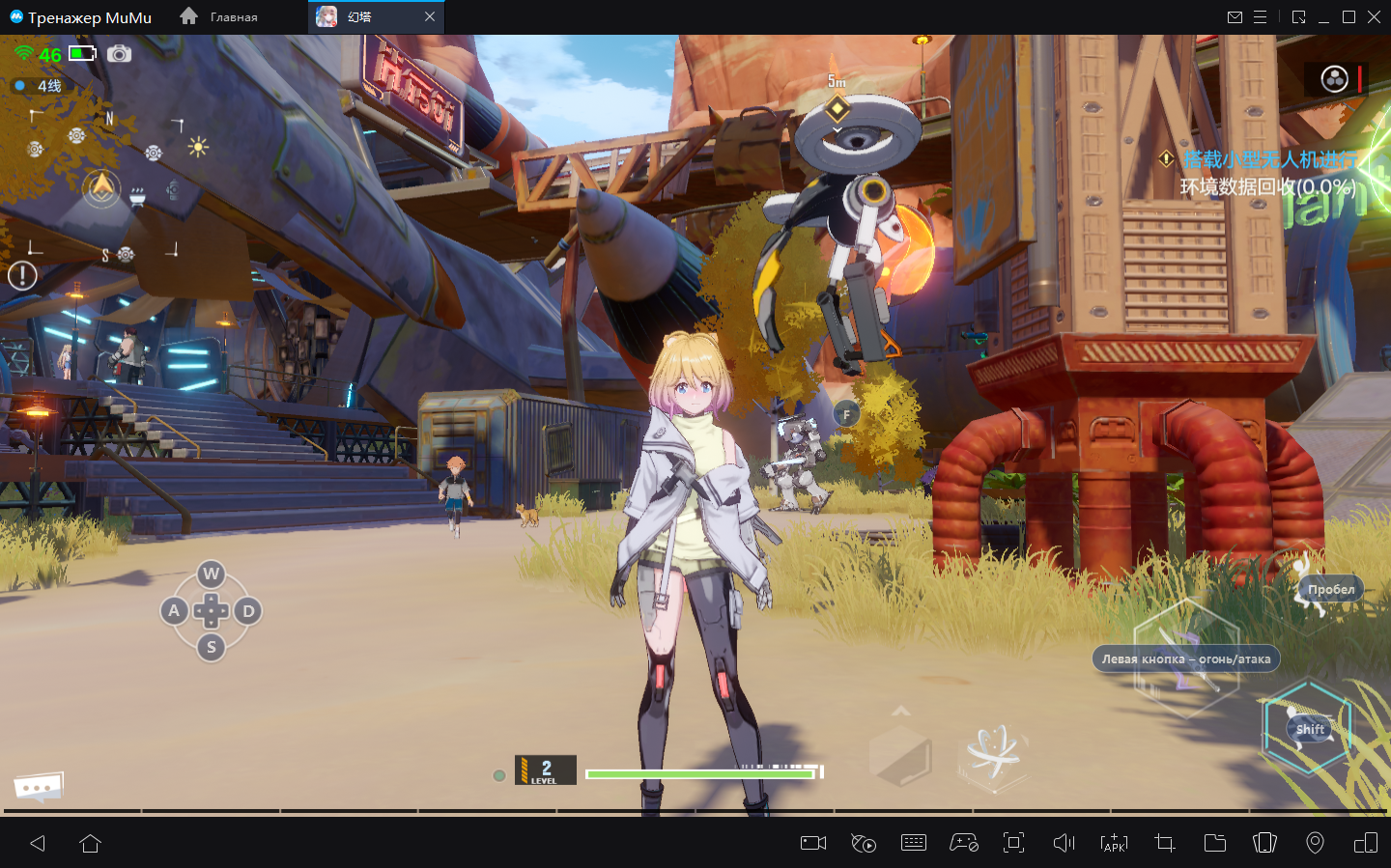
Task: Open the top-right character menu icon
Action: 1334,79
